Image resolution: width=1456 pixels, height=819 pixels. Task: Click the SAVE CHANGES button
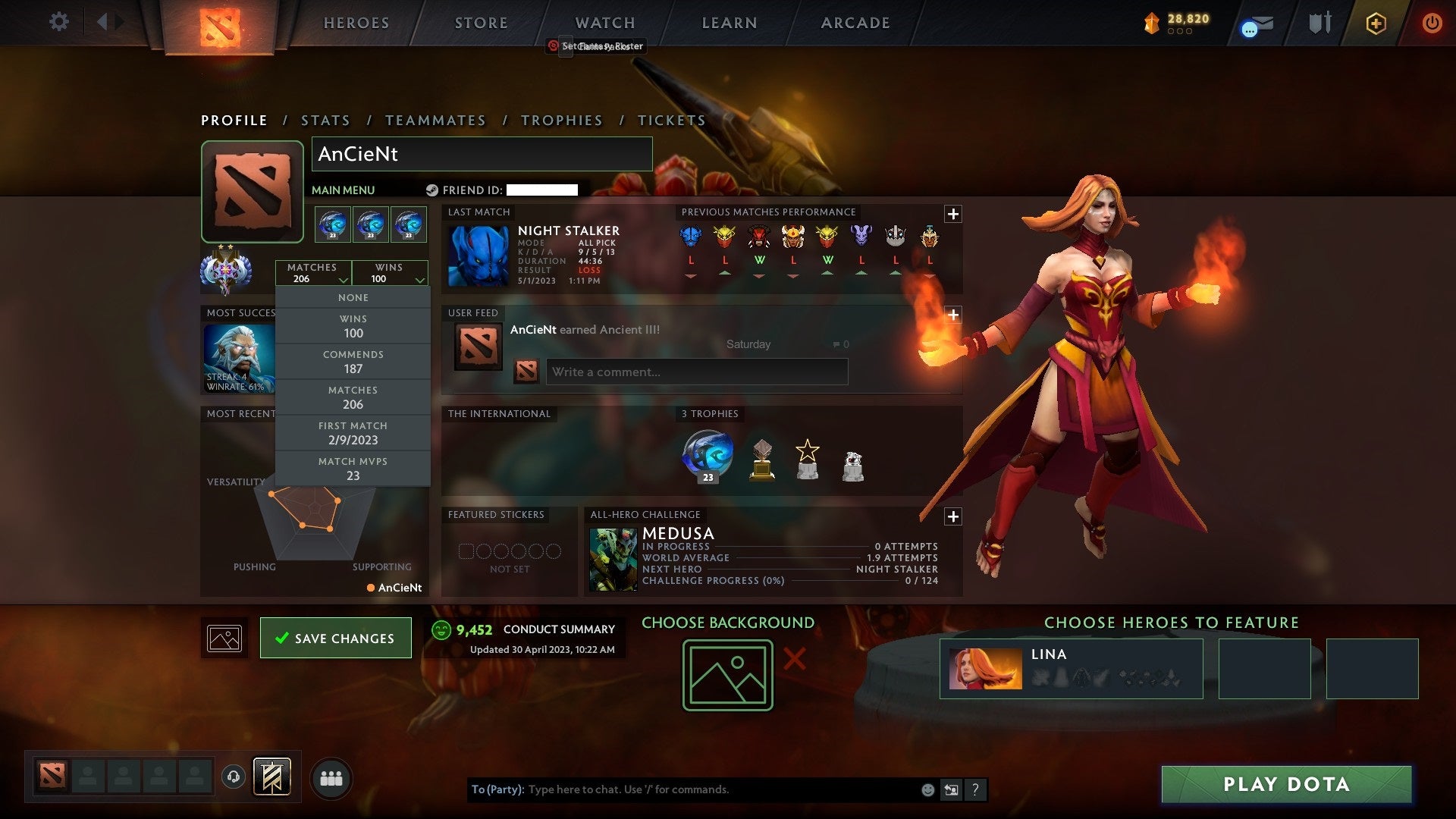[336, 638]
